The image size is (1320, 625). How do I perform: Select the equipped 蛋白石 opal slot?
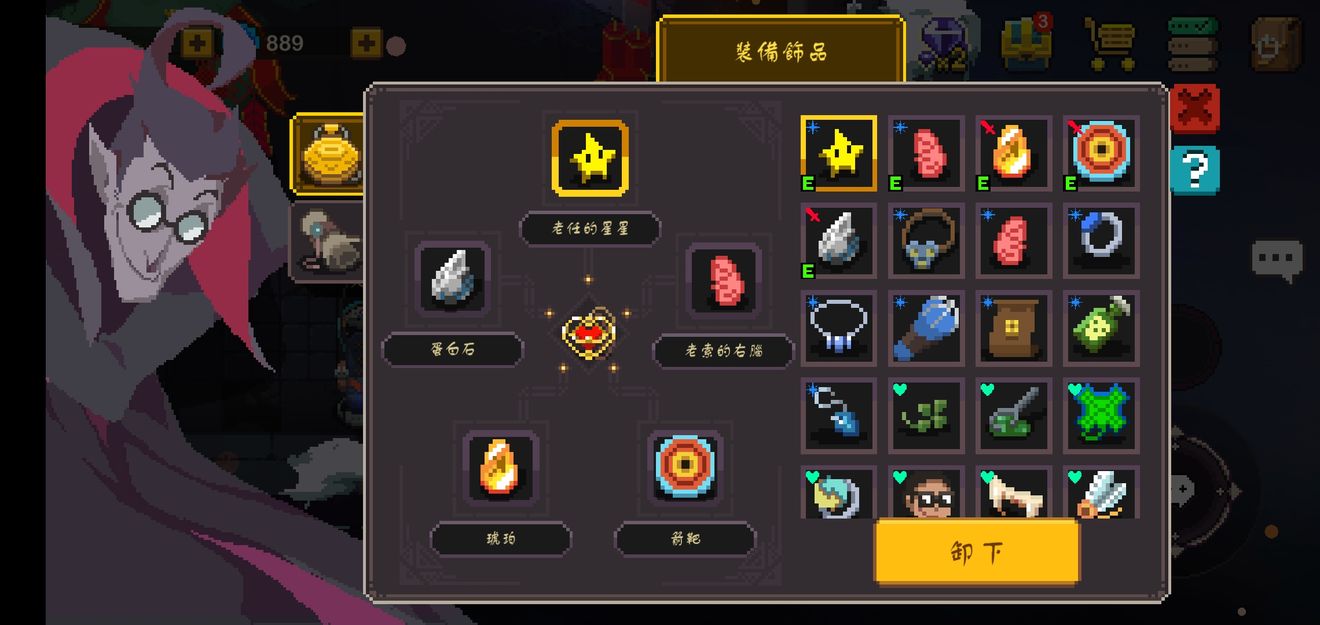[452, 279]
